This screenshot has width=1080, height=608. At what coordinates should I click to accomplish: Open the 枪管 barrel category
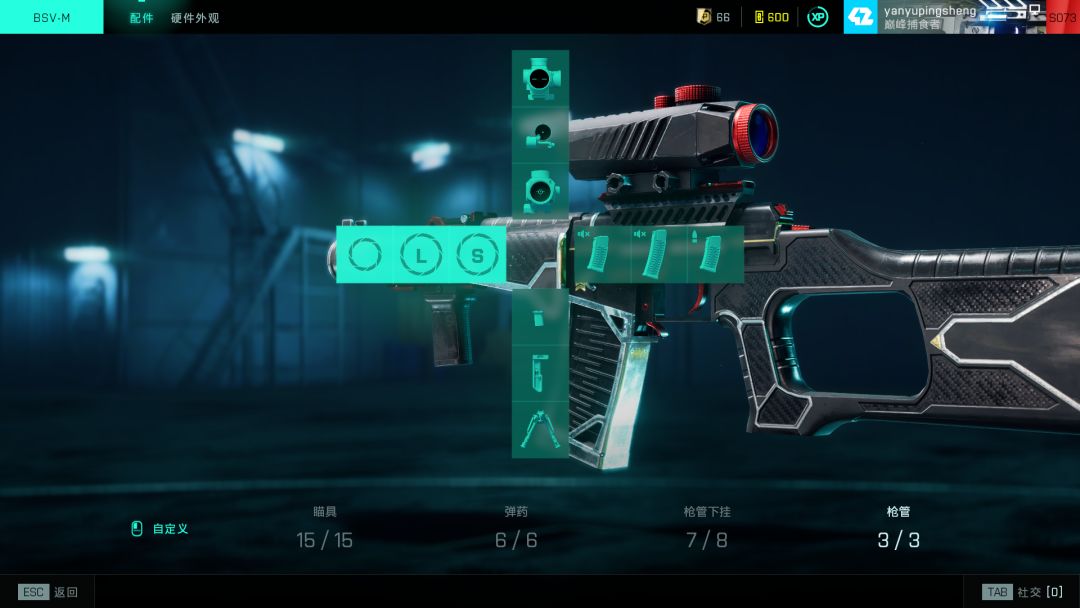[898, 528]
